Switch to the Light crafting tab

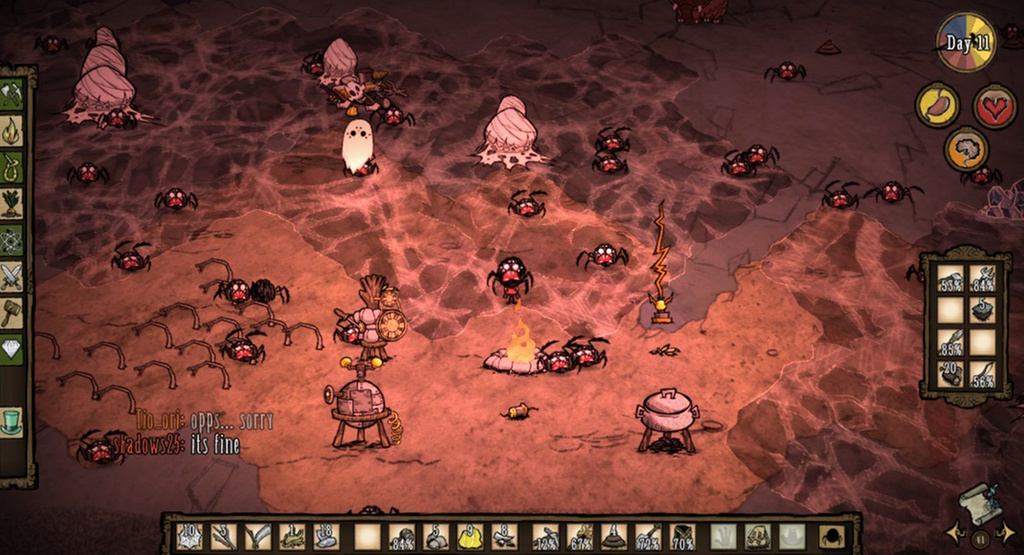coord(12,130)
